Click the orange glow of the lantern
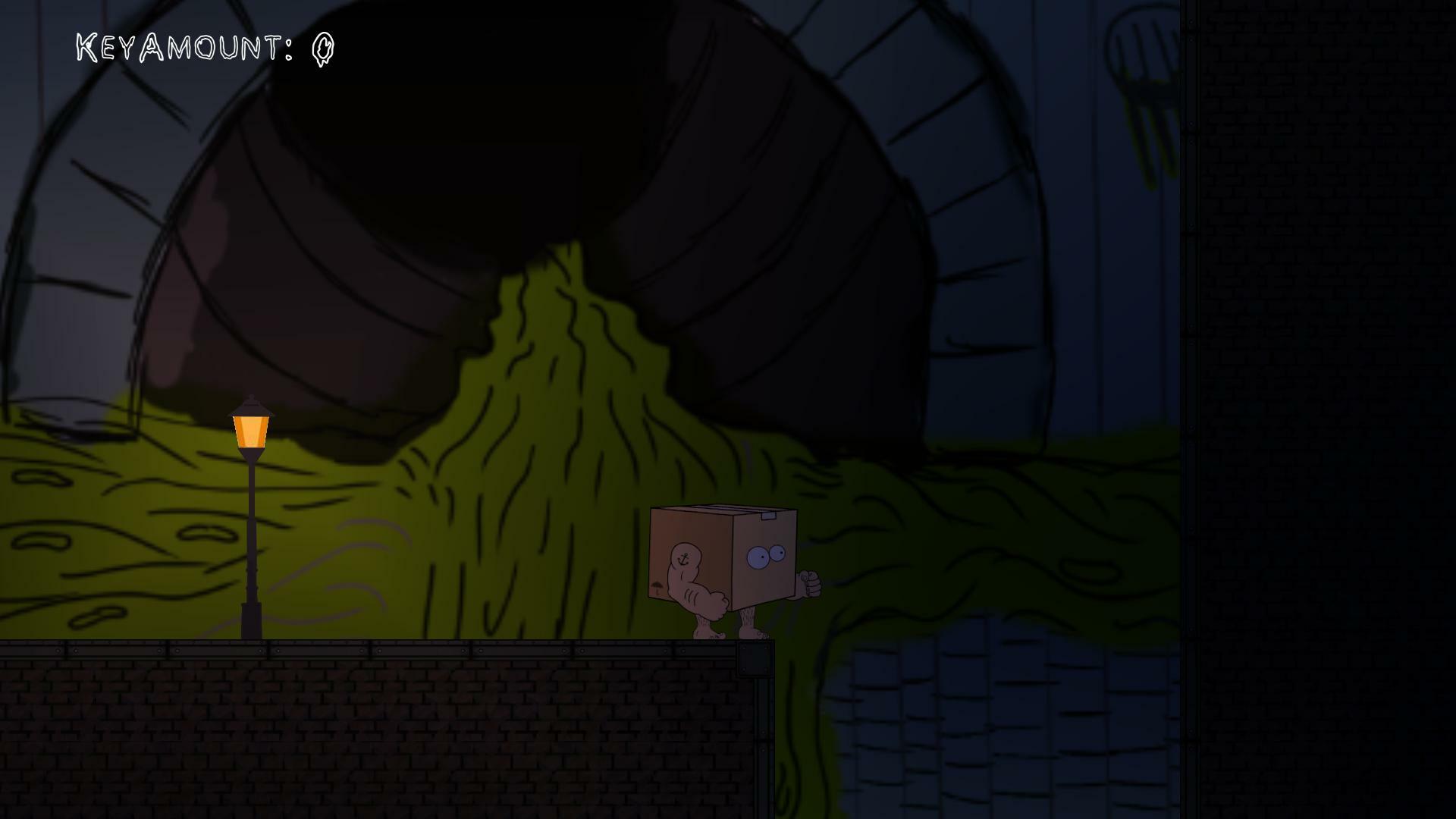Screen dimensions: 1456x819 click(249, 430)
